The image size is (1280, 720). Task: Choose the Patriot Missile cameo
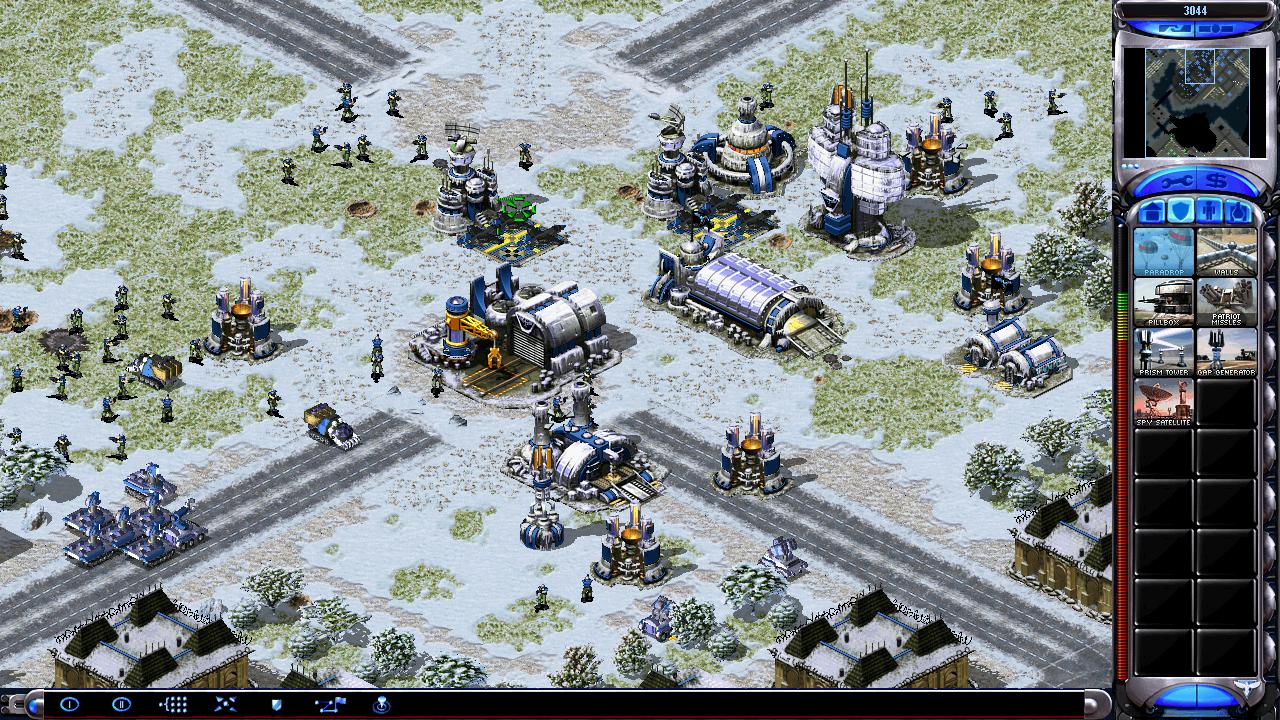coord(1226,301)
